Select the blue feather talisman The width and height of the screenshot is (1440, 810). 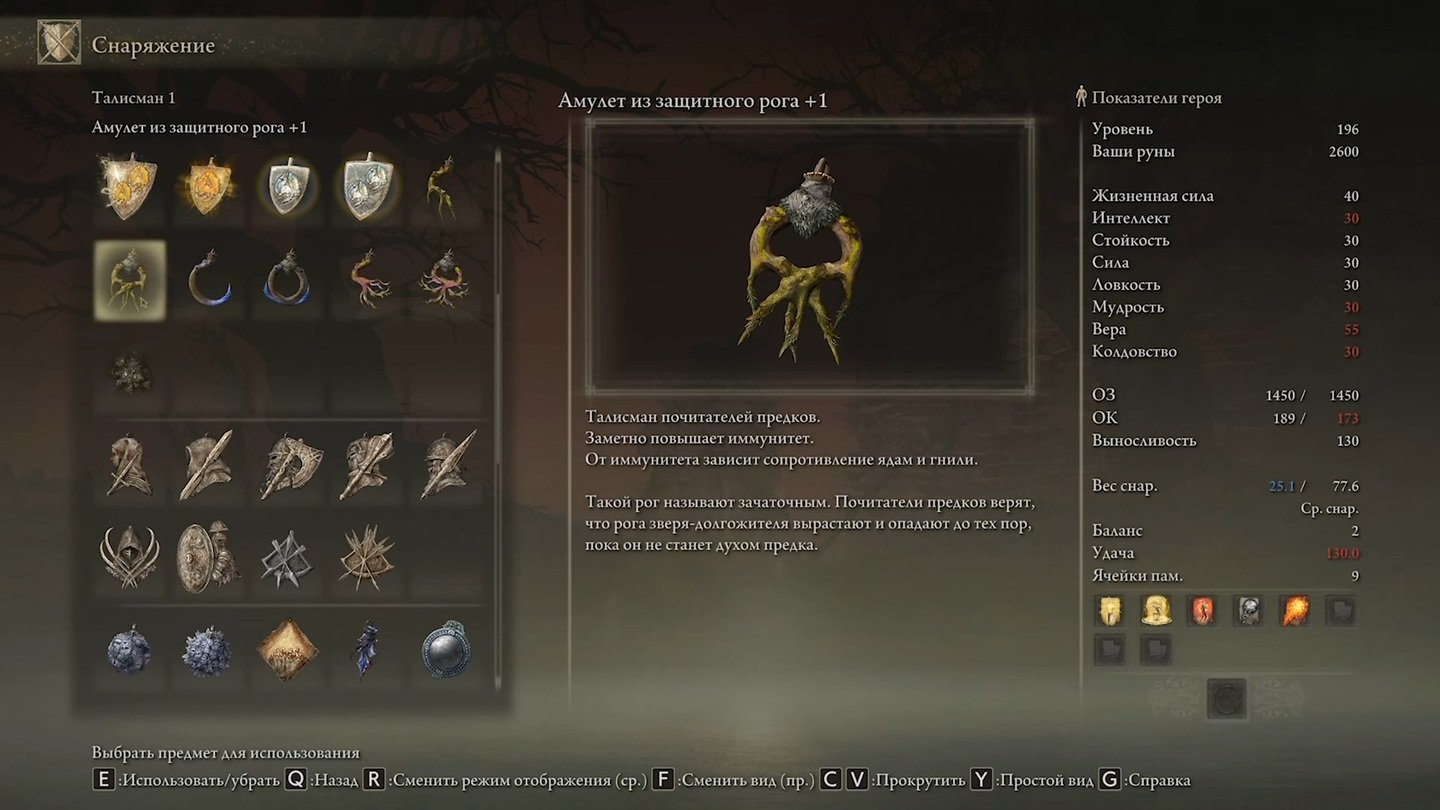point(366,650)
